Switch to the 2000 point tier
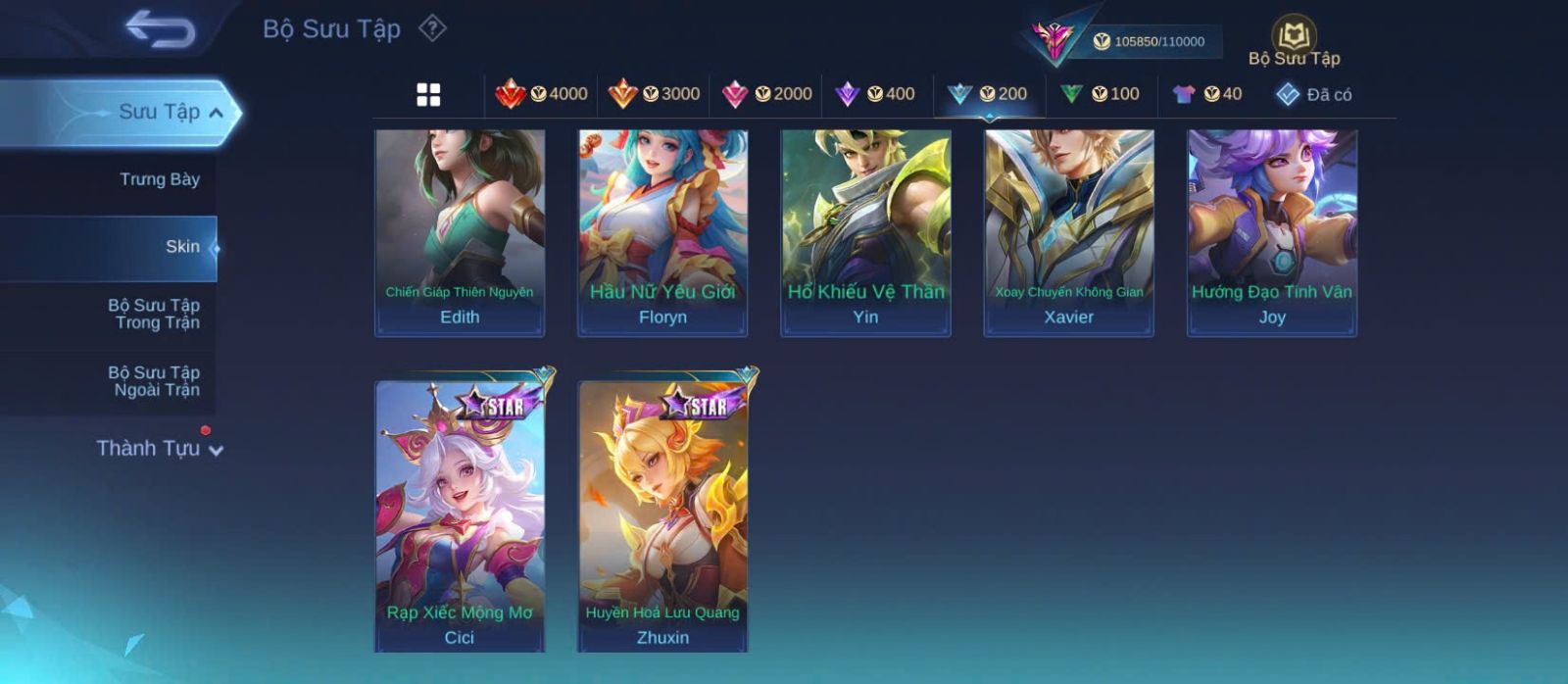 (766, 94)
